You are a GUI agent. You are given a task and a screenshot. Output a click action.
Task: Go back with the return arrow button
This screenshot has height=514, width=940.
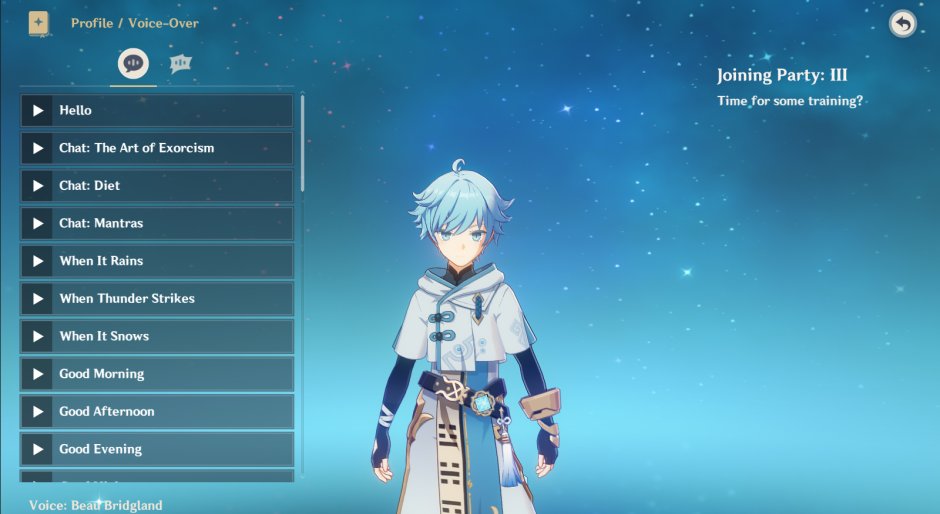click(x=902, y=24)
